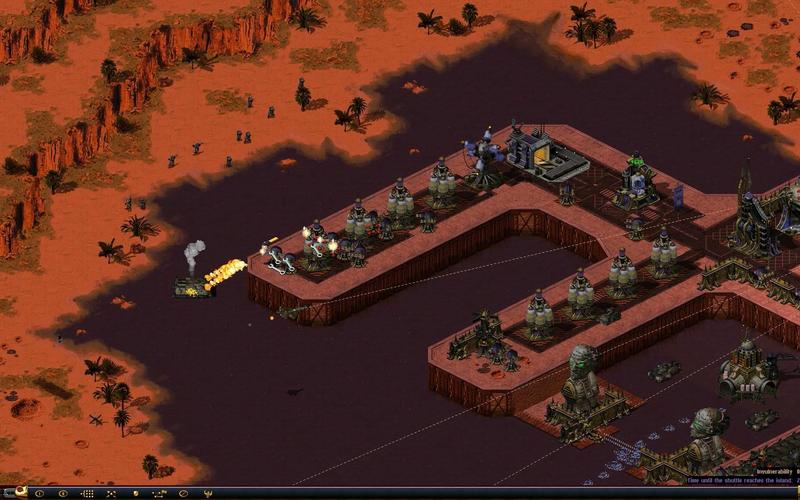
Task: Select the grid formation command icon
Action: tap(88, 493)
